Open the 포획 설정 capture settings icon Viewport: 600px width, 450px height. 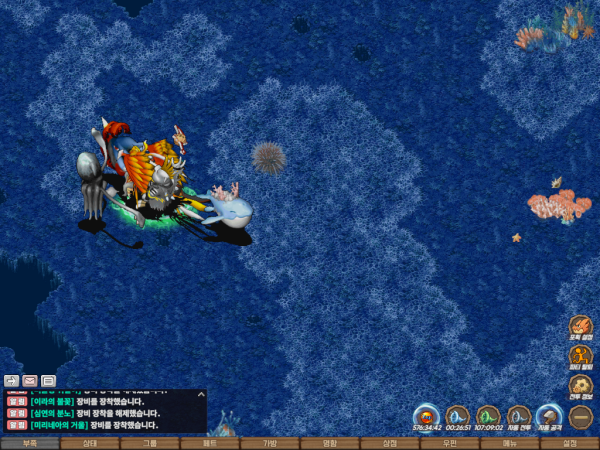581,327
